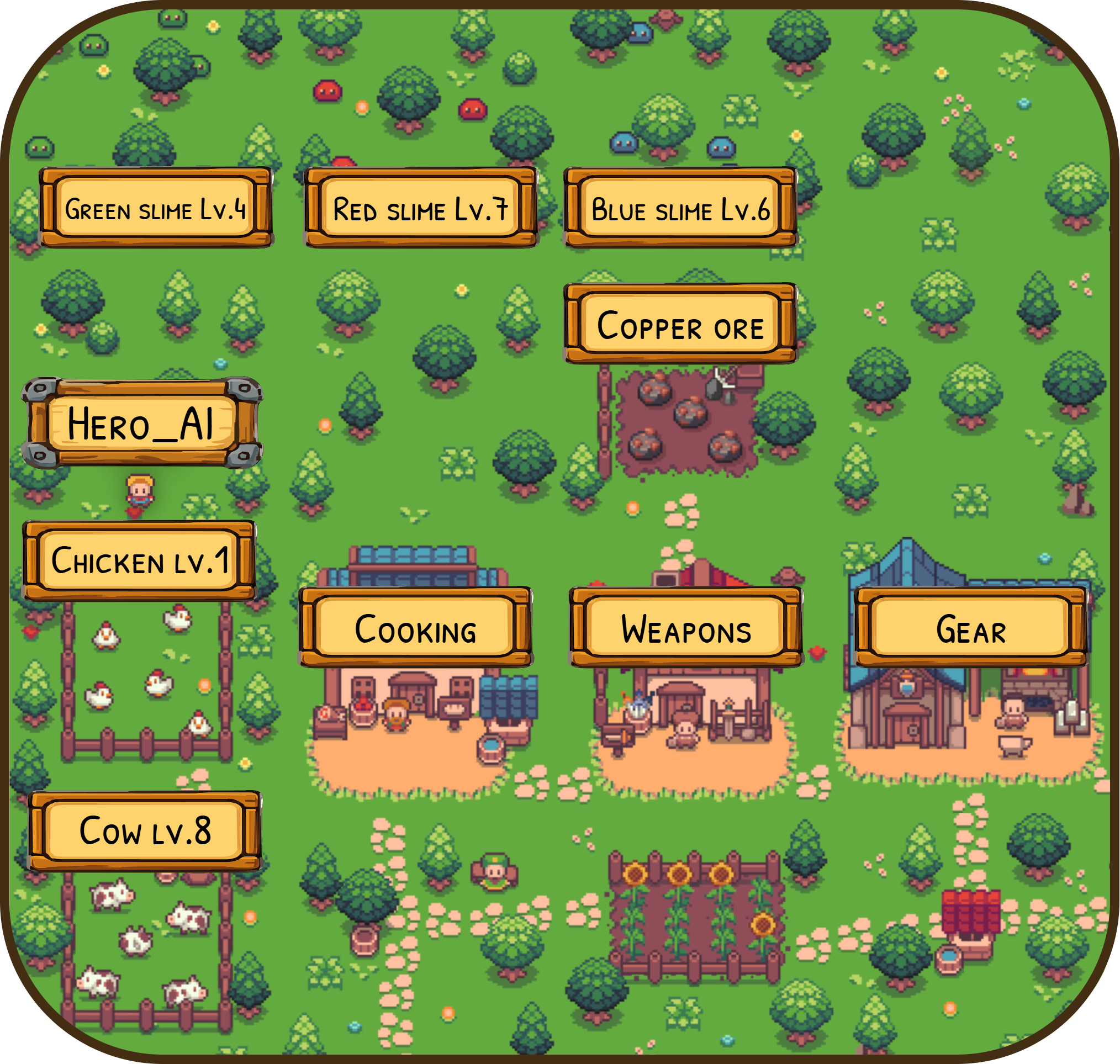The image size is (1120, 1064).
Task: Select the Copper ore sign
Action: [680, 324]
